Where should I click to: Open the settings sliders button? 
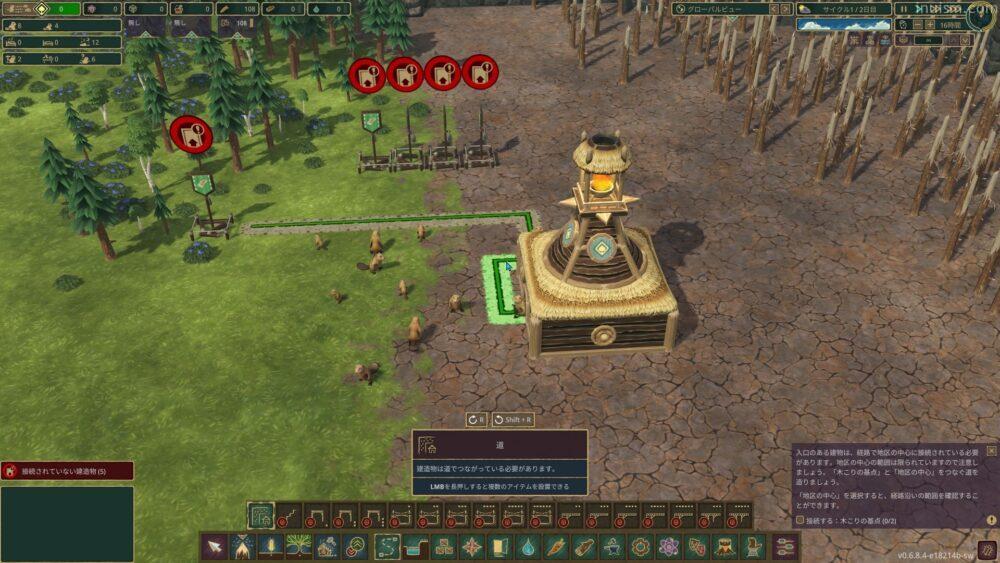click(x=786, y=547)
